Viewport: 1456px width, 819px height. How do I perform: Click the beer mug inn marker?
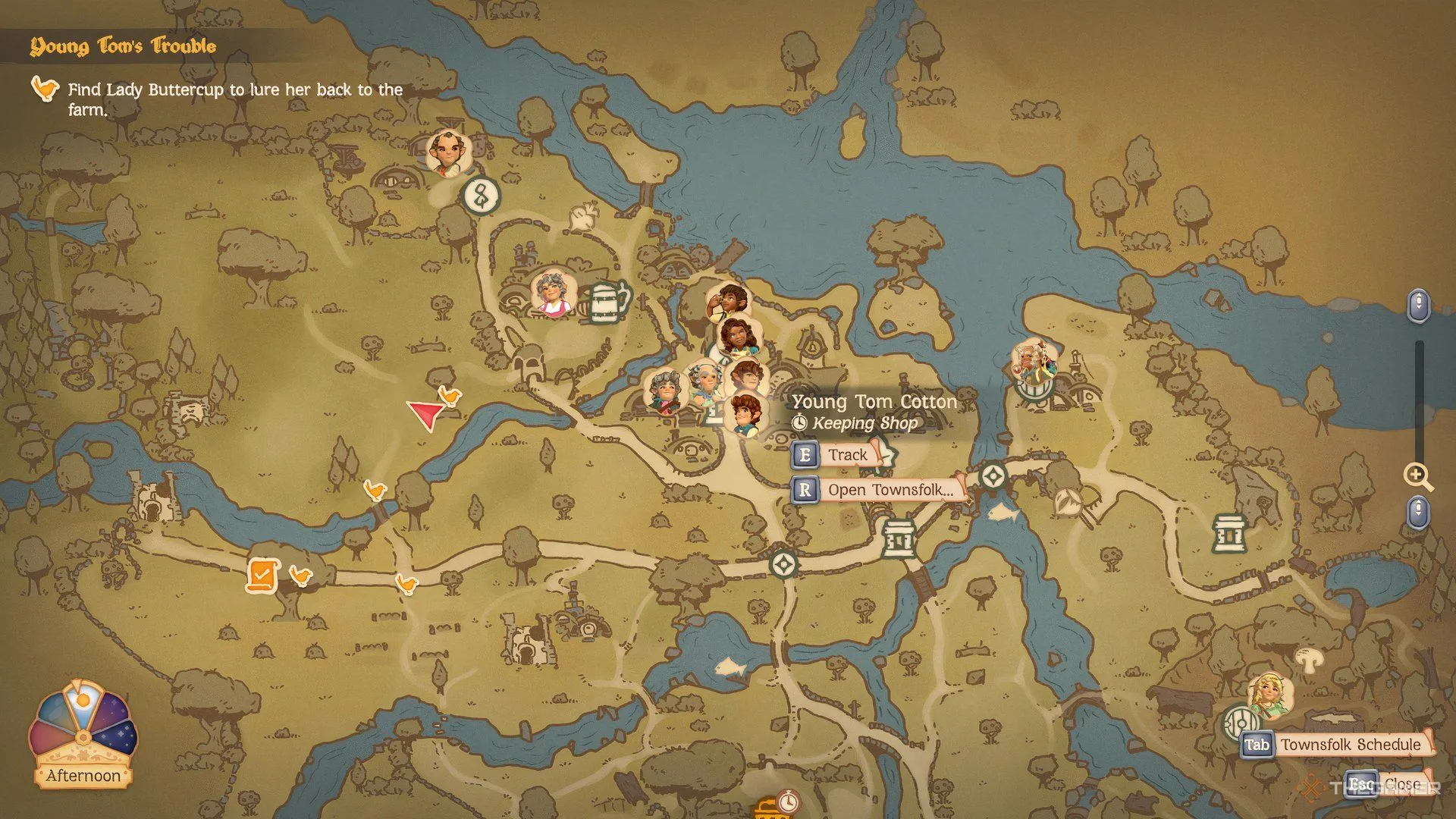point(607,303)
